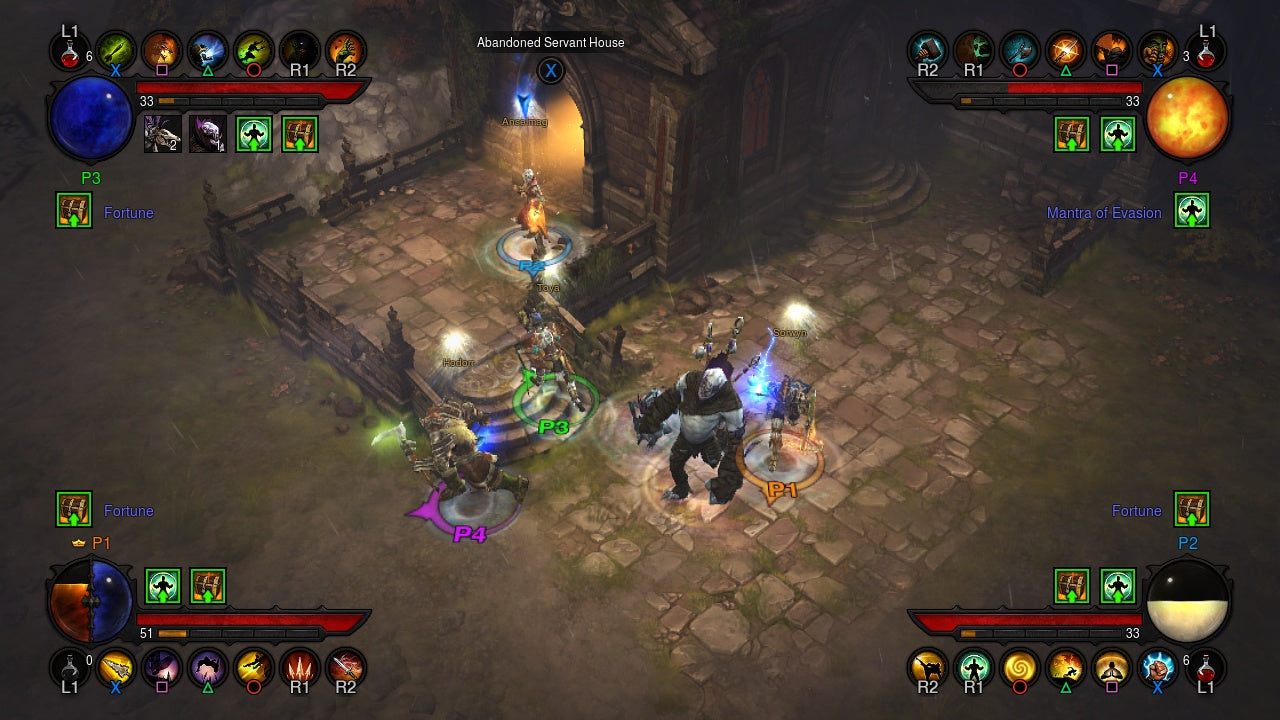Activate the green Poison Dart skill
1280x720 pixels.
point(116,49)
